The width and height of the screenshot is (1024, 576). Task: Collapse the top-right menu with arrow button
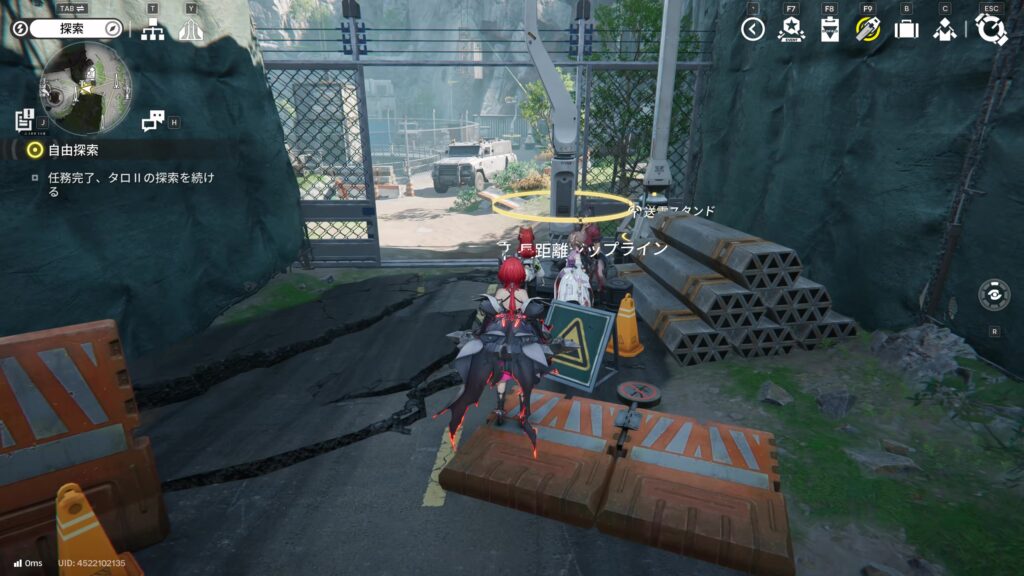coord(753,29)
